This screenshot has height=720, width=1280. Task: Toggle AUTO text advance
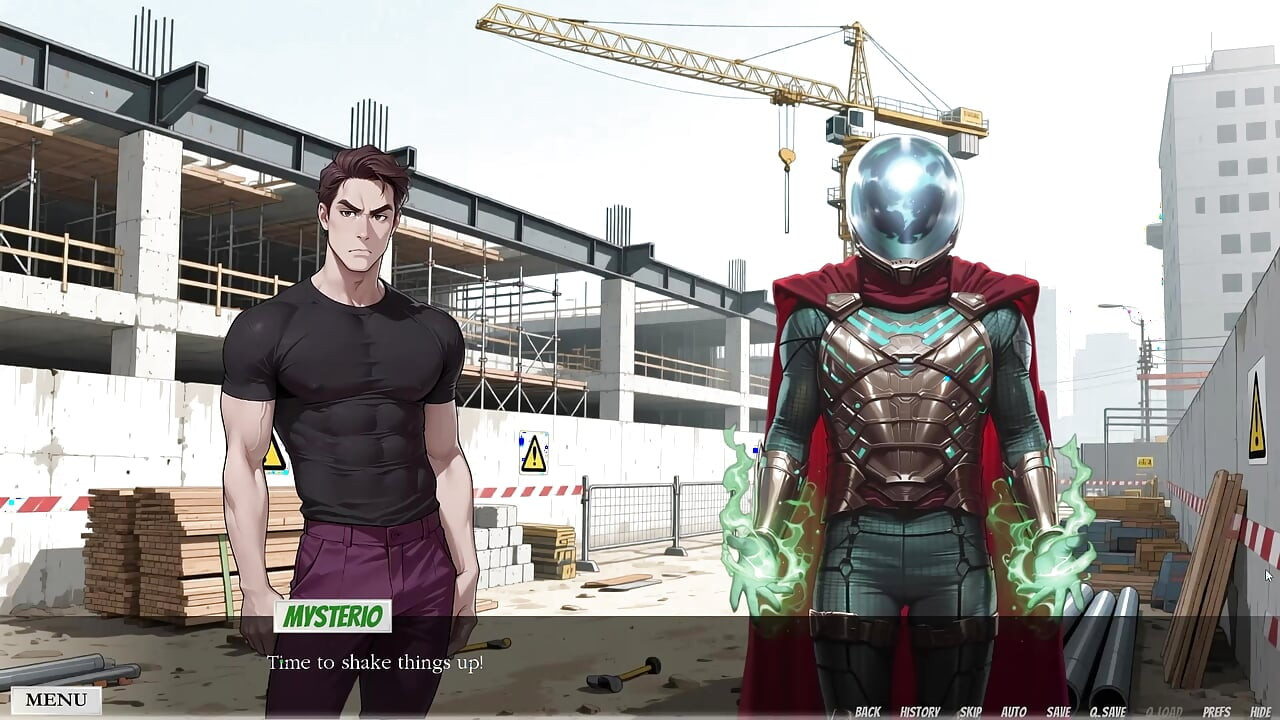[x=1013, y=711]
